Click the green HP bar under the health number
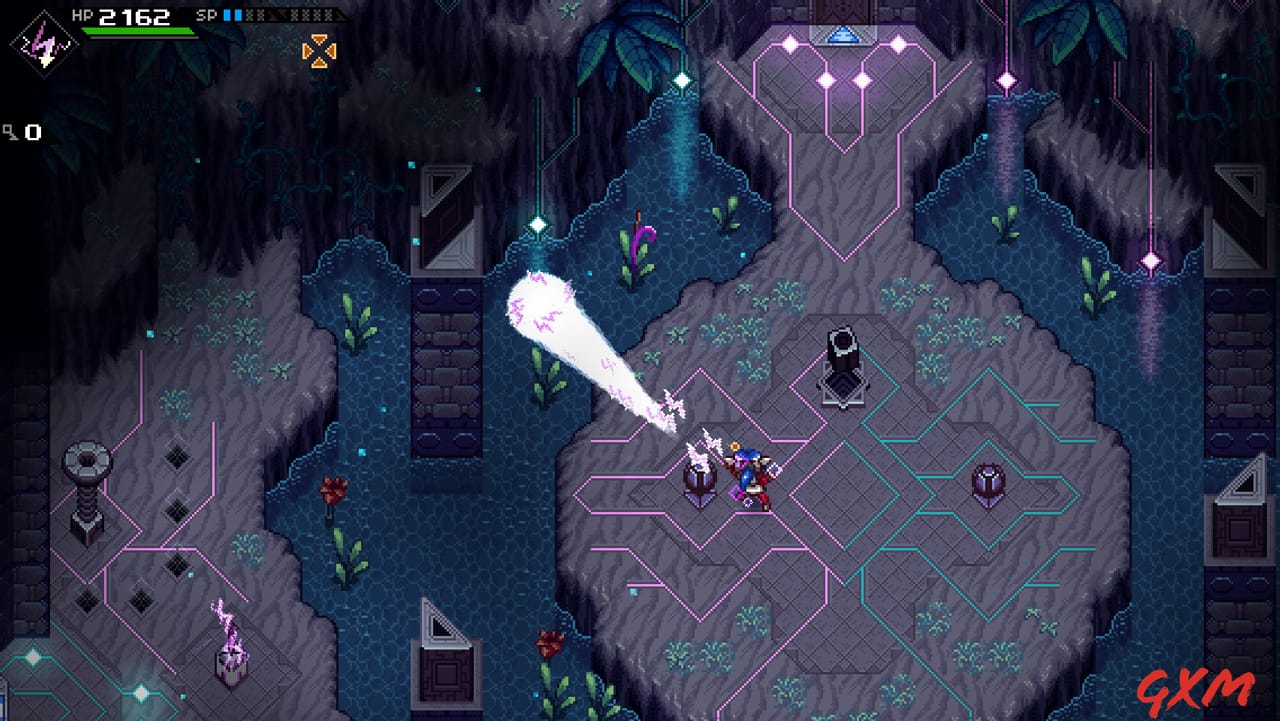This screenshot has height=721, width=1280. point(135,32)
